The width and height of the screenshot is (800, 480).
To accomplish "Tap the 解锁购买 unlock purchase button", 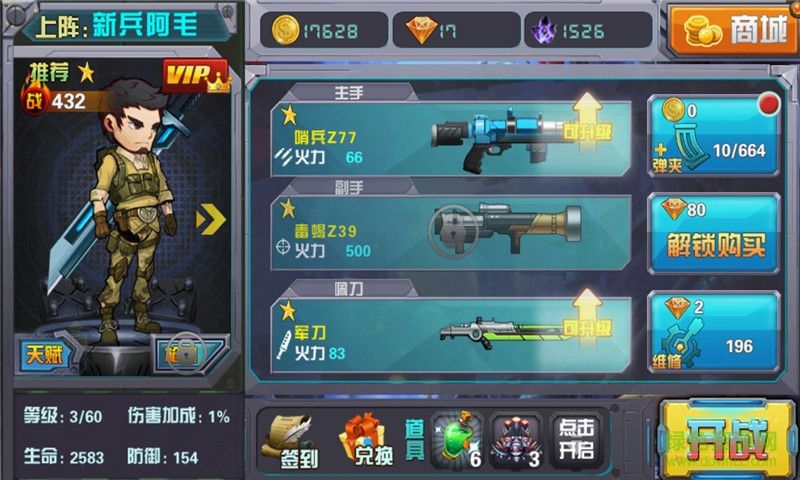I will (x=714, y=234).
